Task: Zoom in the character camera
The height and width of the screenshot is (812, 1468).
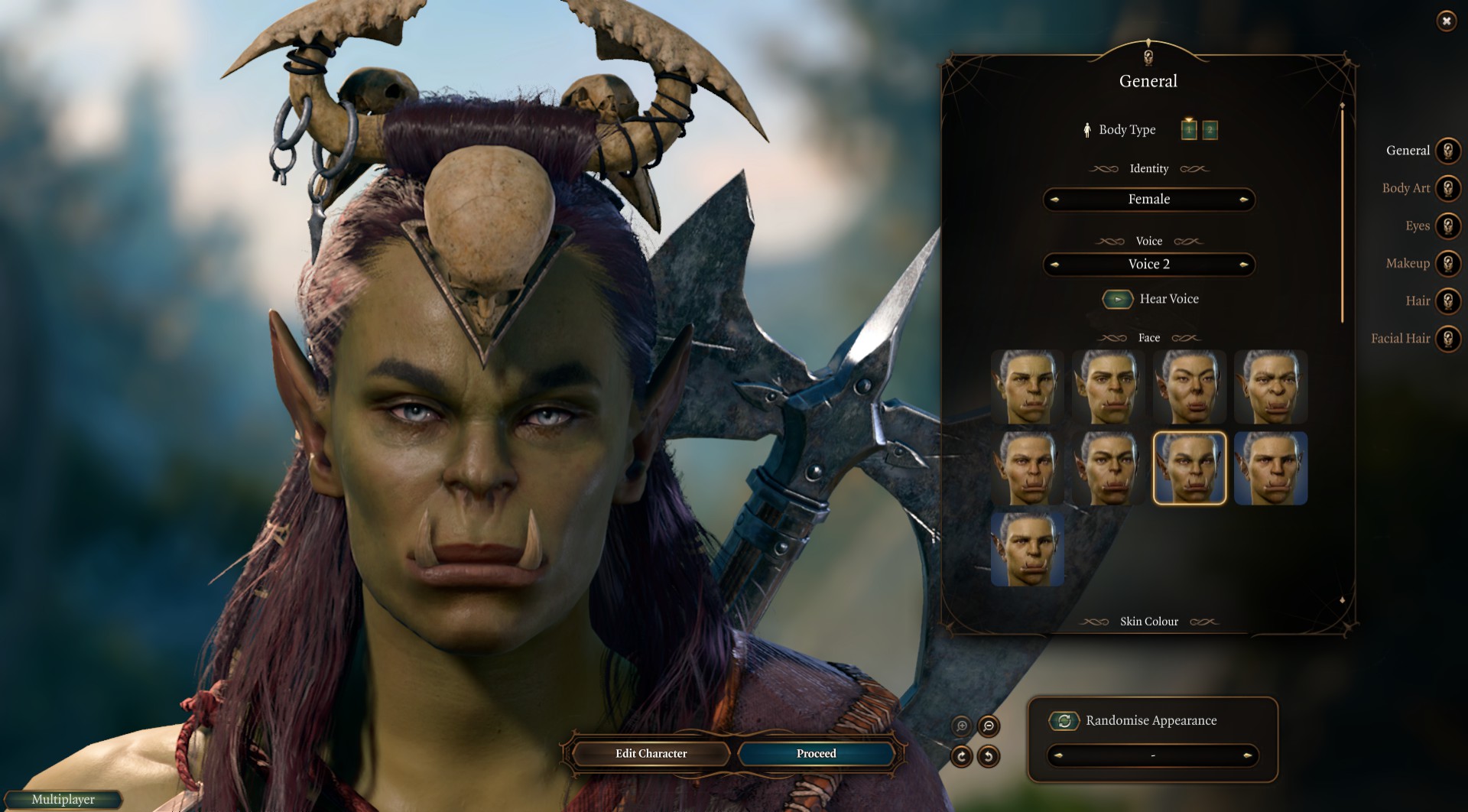Action: coord(962,726)
